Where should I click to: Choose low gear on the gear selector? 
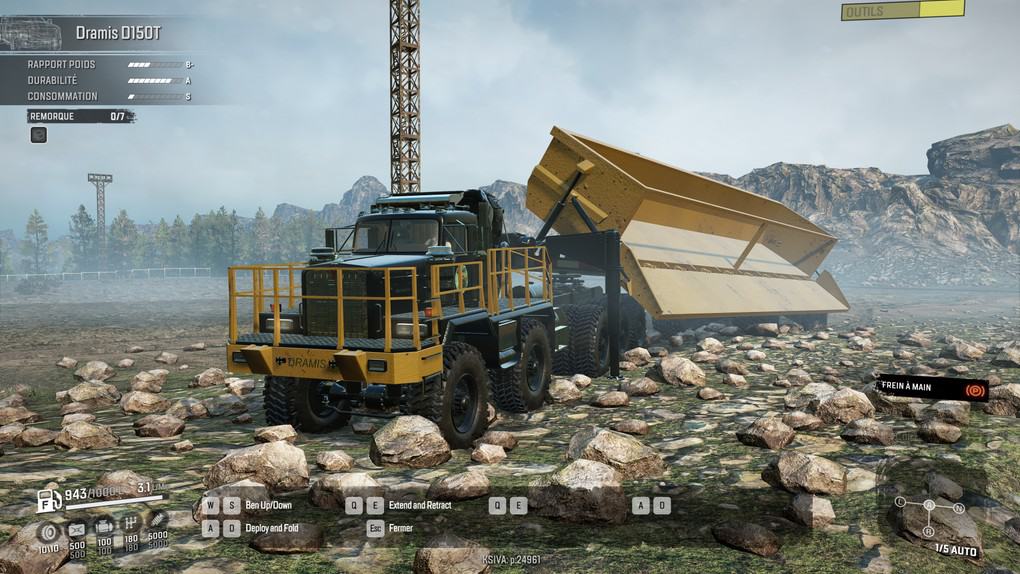coord(900,501)
